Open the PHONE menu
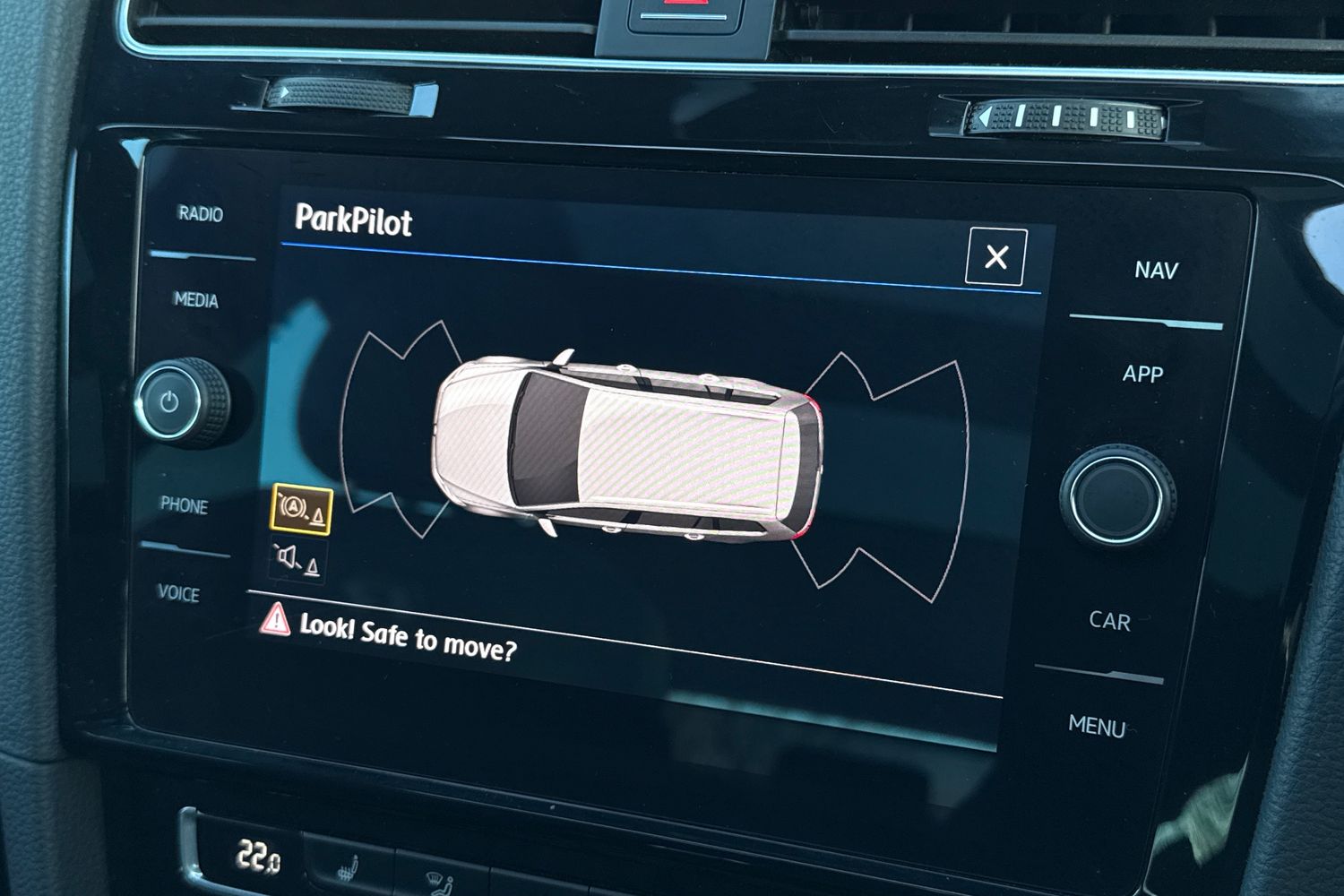 (185, 505)
